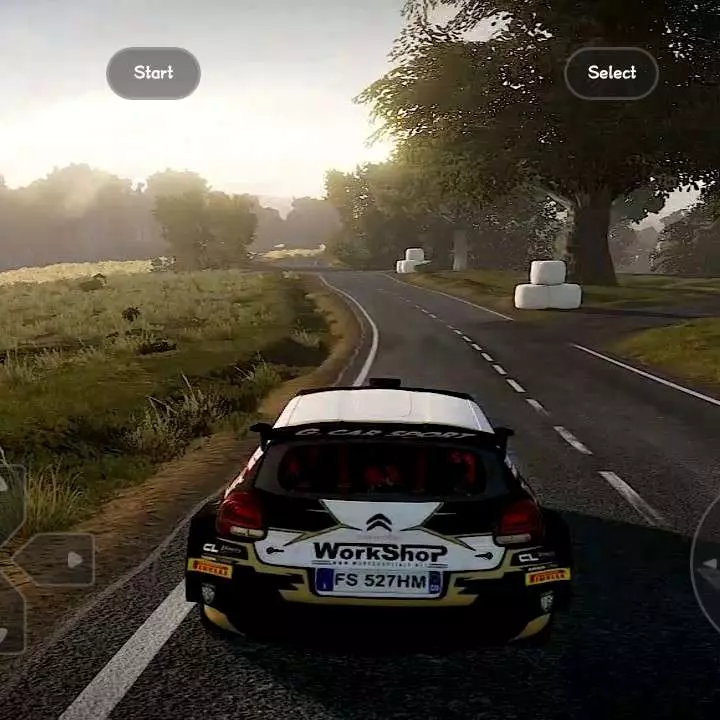This screenshot has height=720, width=720.
Task: Tap the circular action button with left arrow
Action: 708,563
